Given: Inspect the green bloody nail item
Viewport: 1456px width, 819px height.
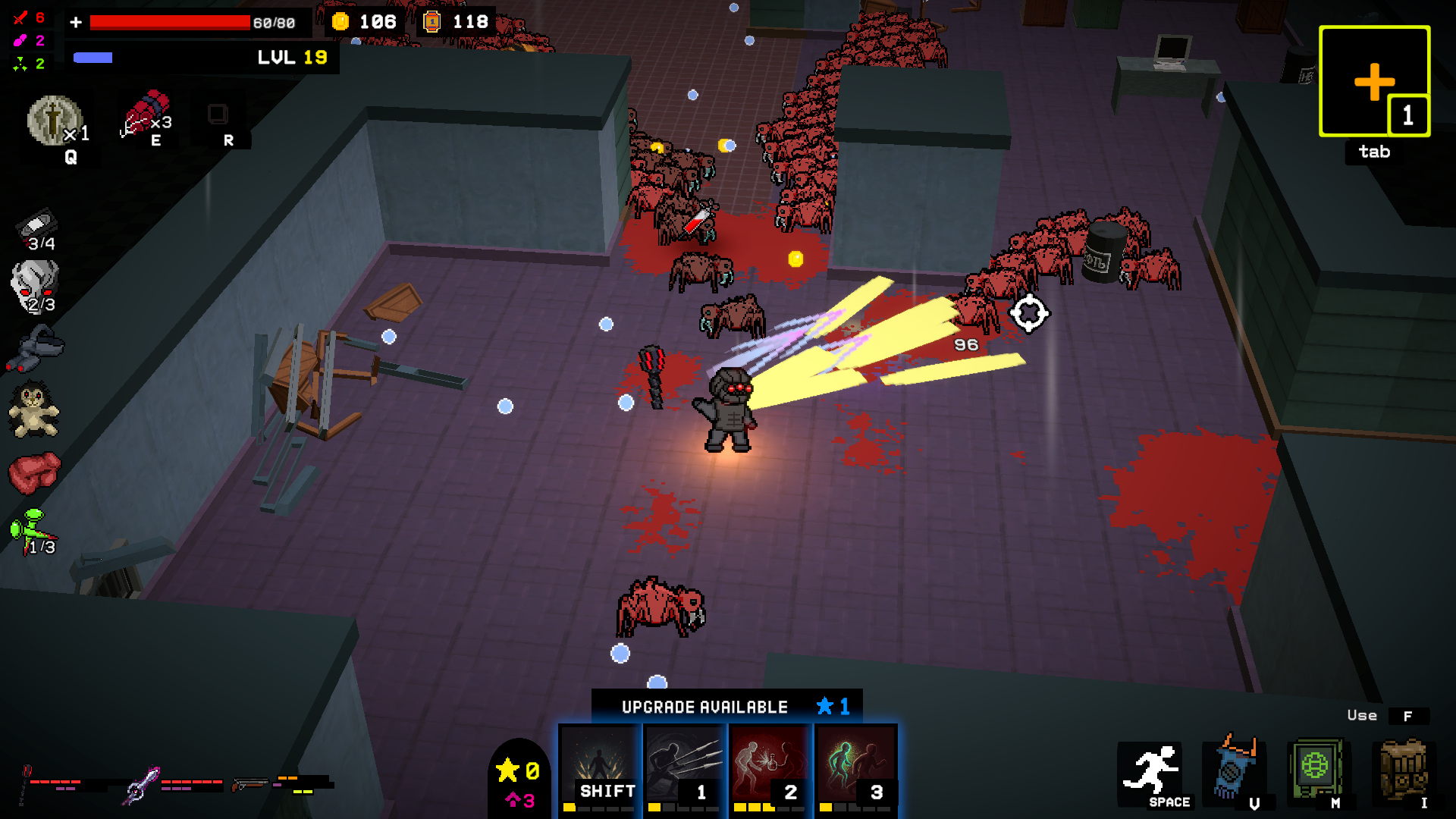Looking at the screenshot, I should coord(33,531).
